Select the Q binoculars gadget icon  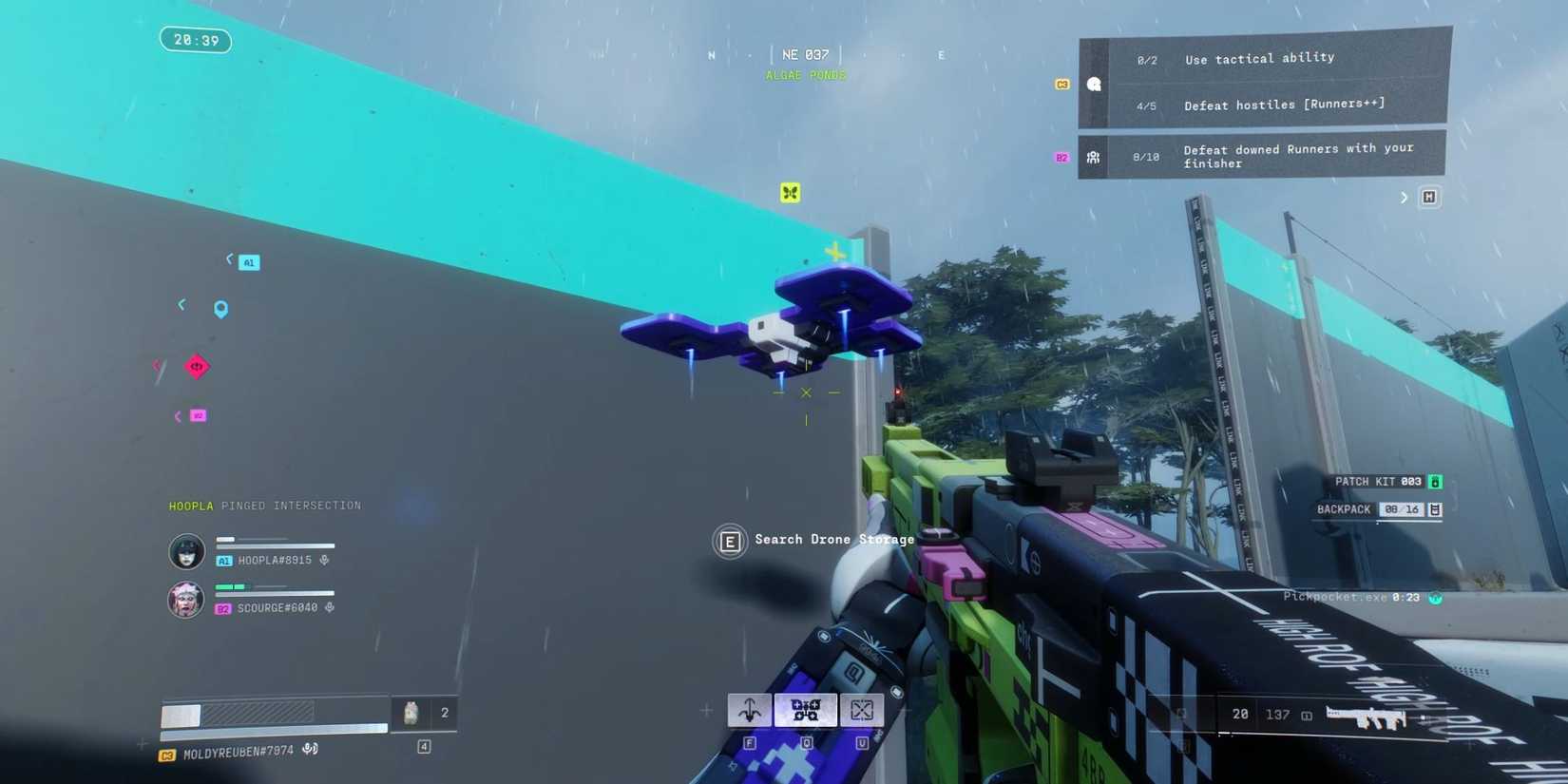point(806,710)
